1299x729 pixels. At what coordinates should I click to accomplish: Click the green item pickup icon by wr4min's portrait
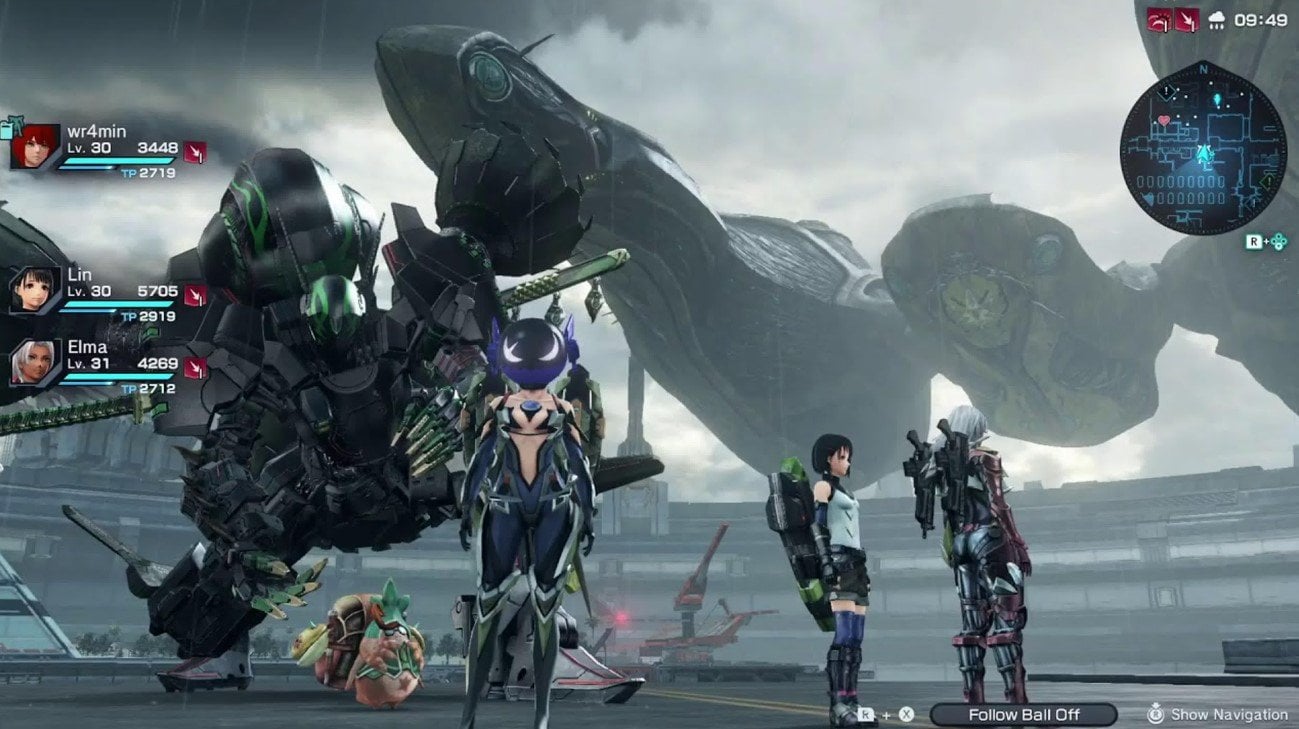click(14, 126)
